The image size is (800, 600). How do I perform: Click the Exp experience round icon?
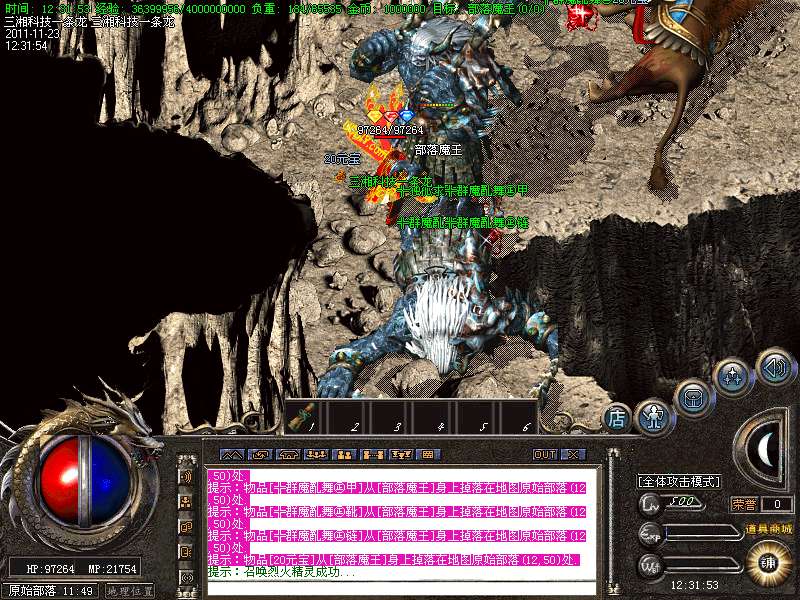(x=651, y=532)
